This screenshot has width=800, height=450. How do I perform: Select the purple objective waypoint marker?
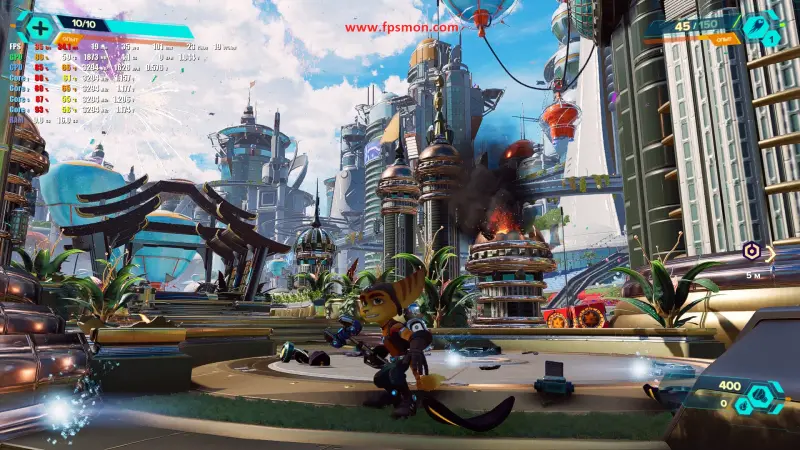(750, 251)
